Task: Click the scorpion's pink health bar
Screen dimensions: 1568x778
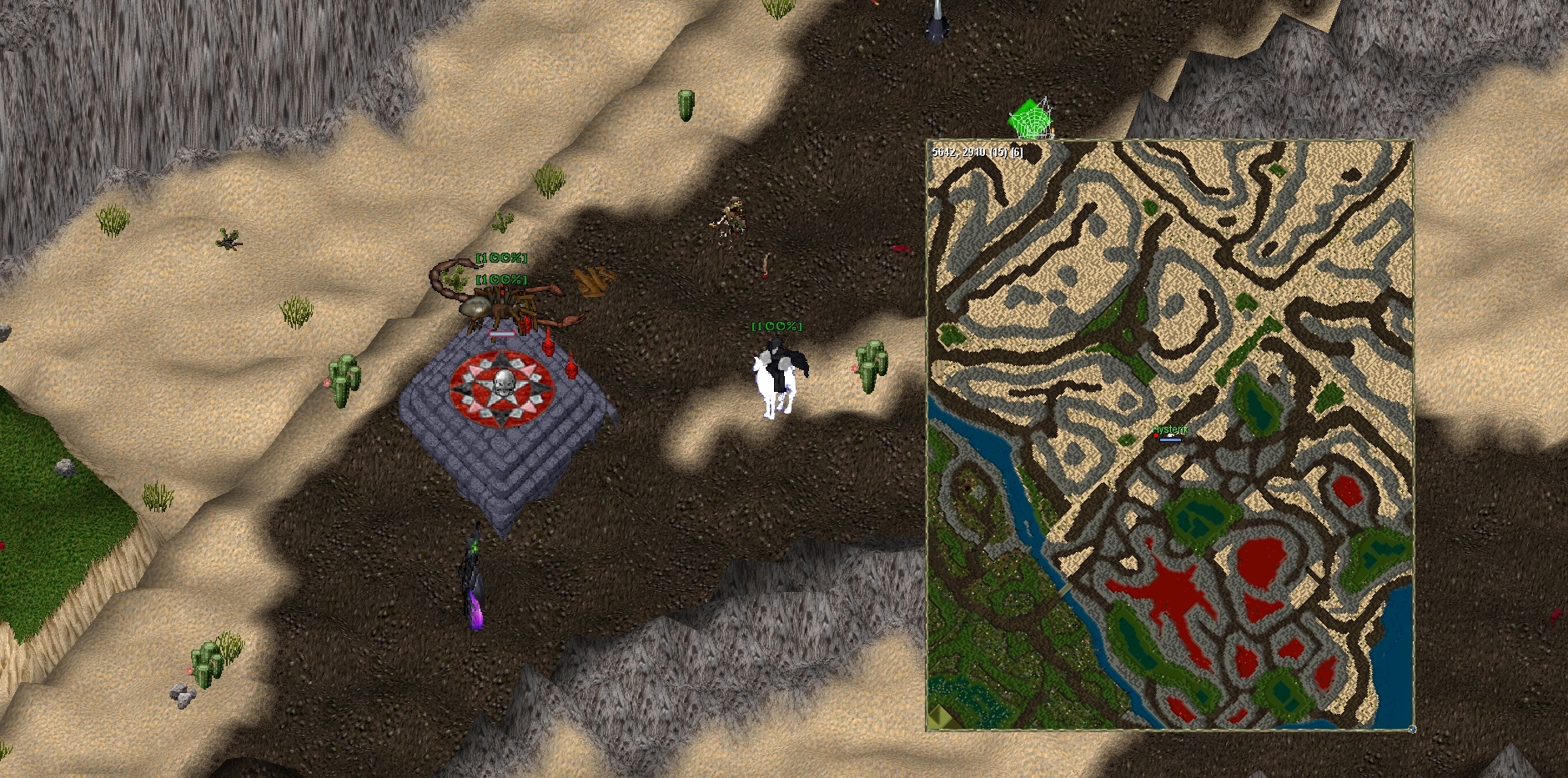Action: pos(500,334)
